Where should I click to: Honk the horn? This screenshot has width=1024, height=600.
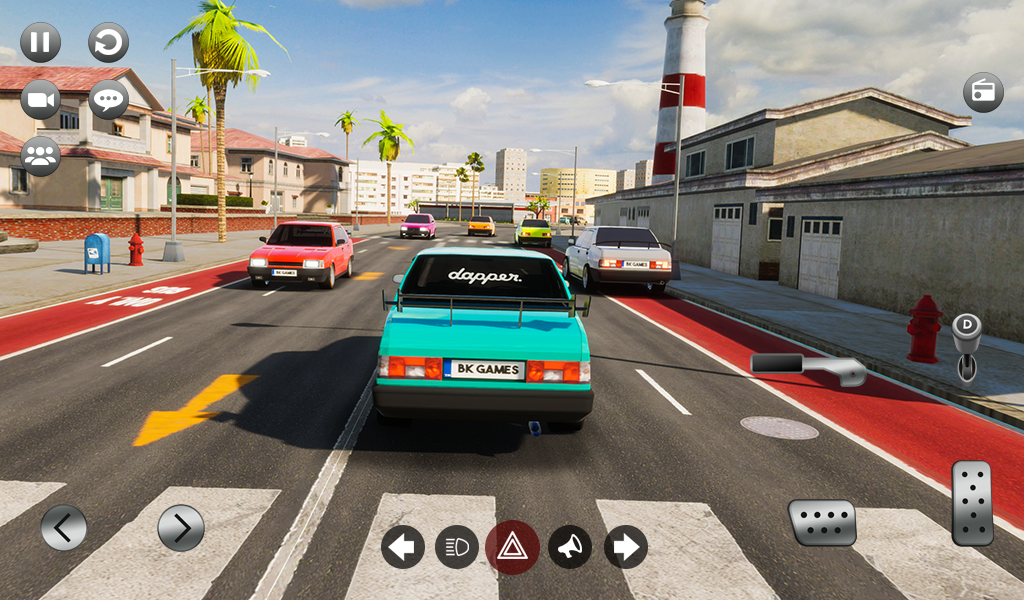pos(569,547)
